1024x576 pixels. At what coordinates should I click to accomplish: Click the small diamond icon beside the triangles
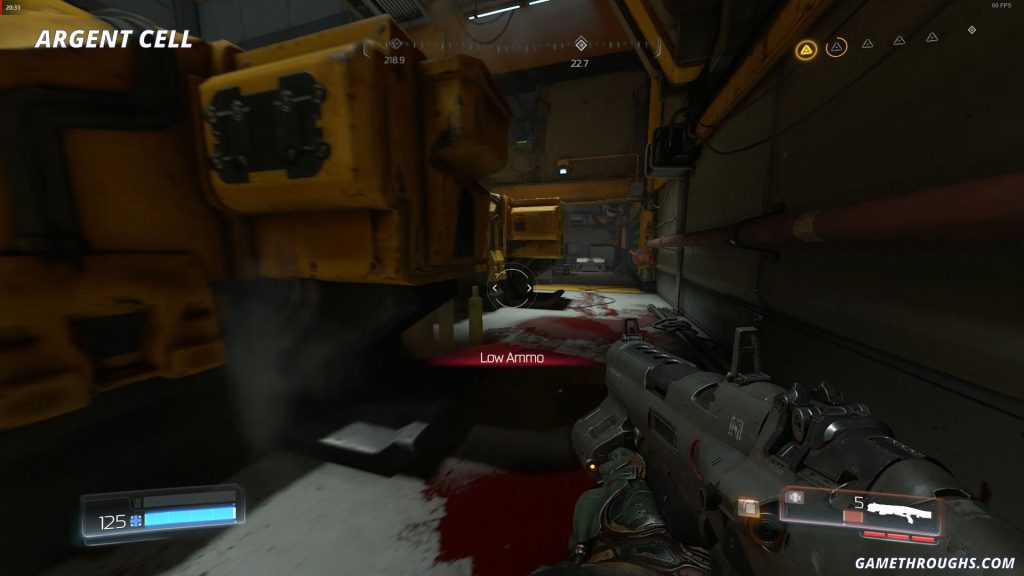pos(971,30)
